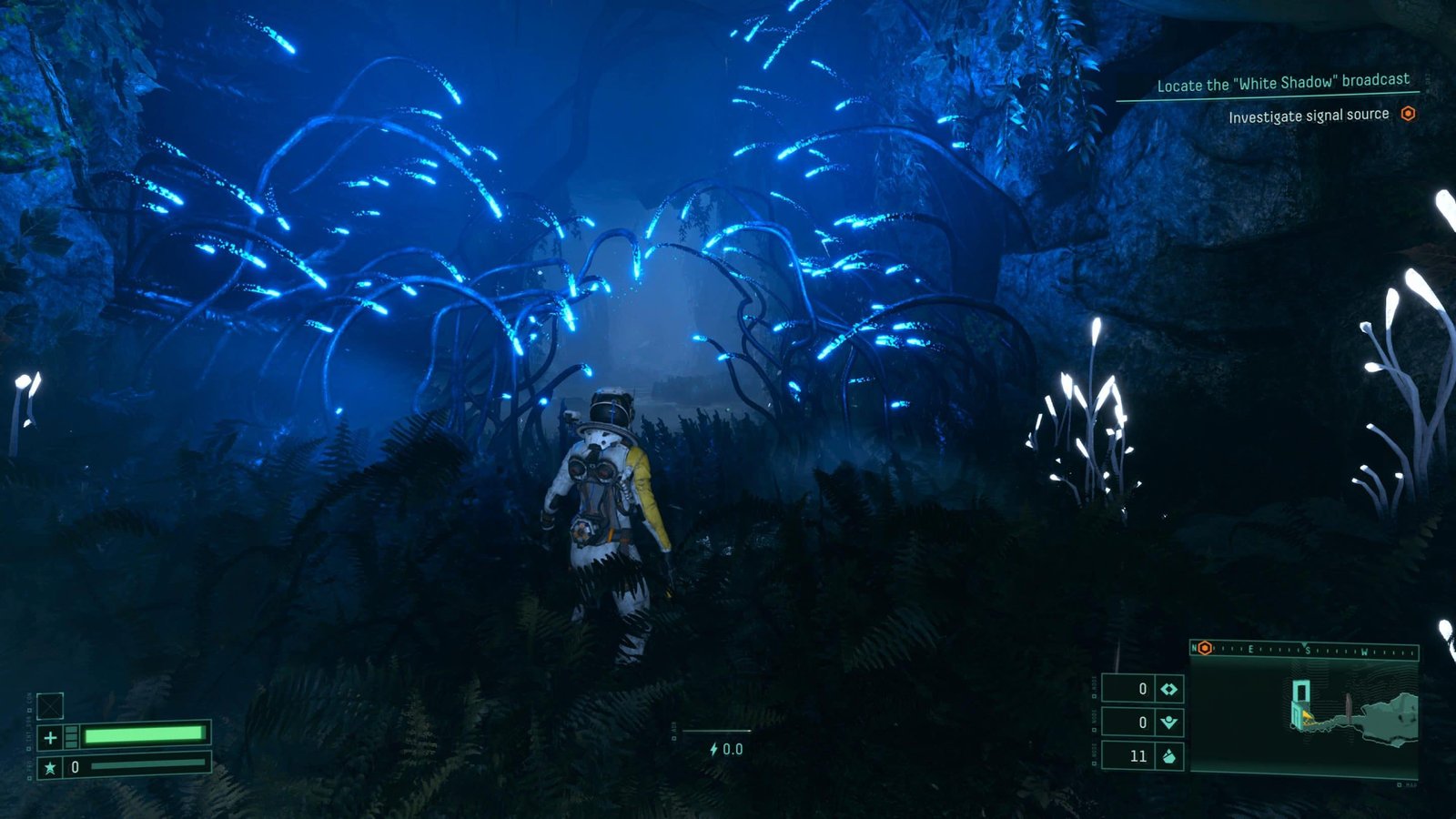The height and width of the screenshot is (819, 1456).
Task: Click the orange waypoint hexagon on the compass
Action: [x=1205, y=649]
